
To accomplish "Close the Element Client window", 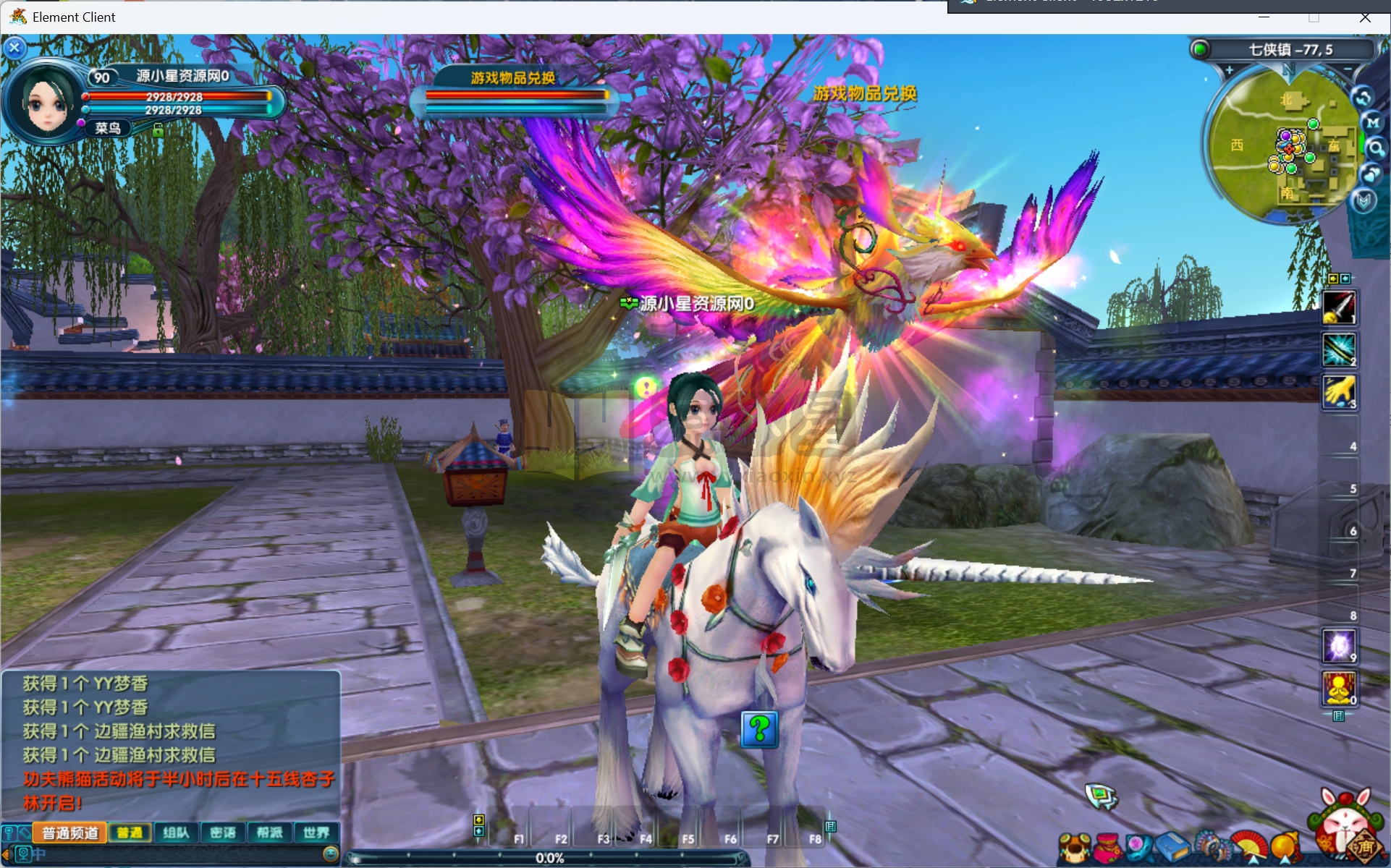I will [1365, 17].
